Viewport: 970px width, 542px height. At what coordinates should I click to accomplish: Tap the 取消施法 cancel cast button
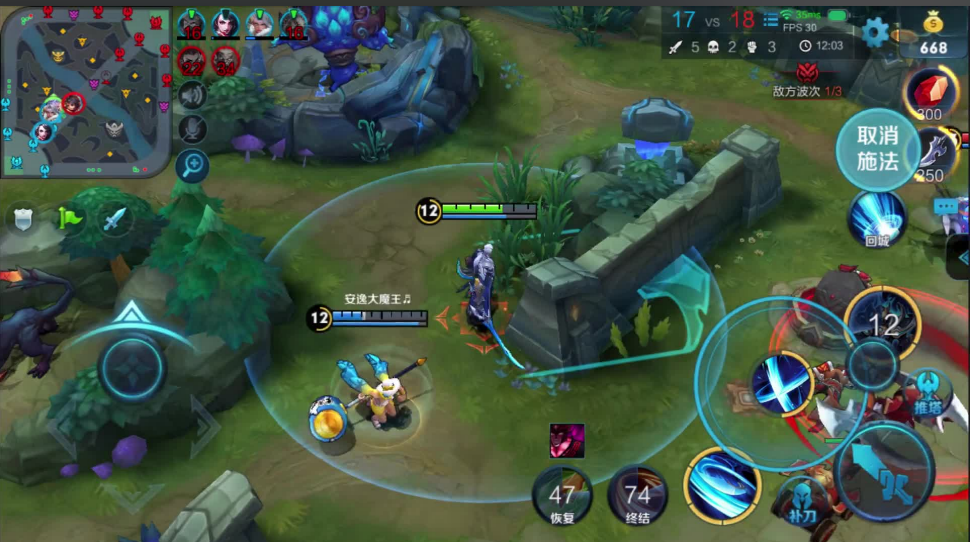(x=877, y=150)
